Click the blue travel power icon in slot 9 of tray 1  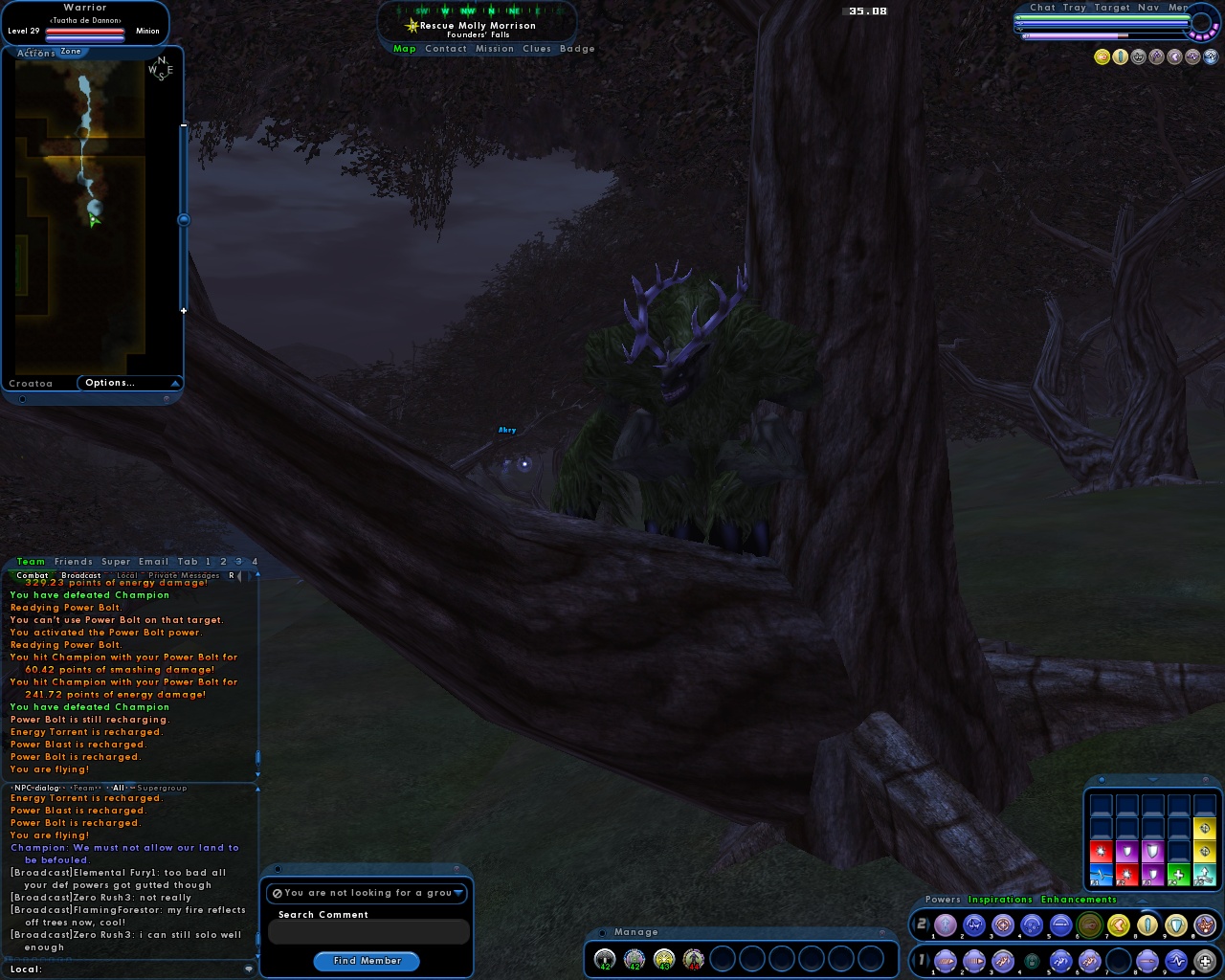1174,961
